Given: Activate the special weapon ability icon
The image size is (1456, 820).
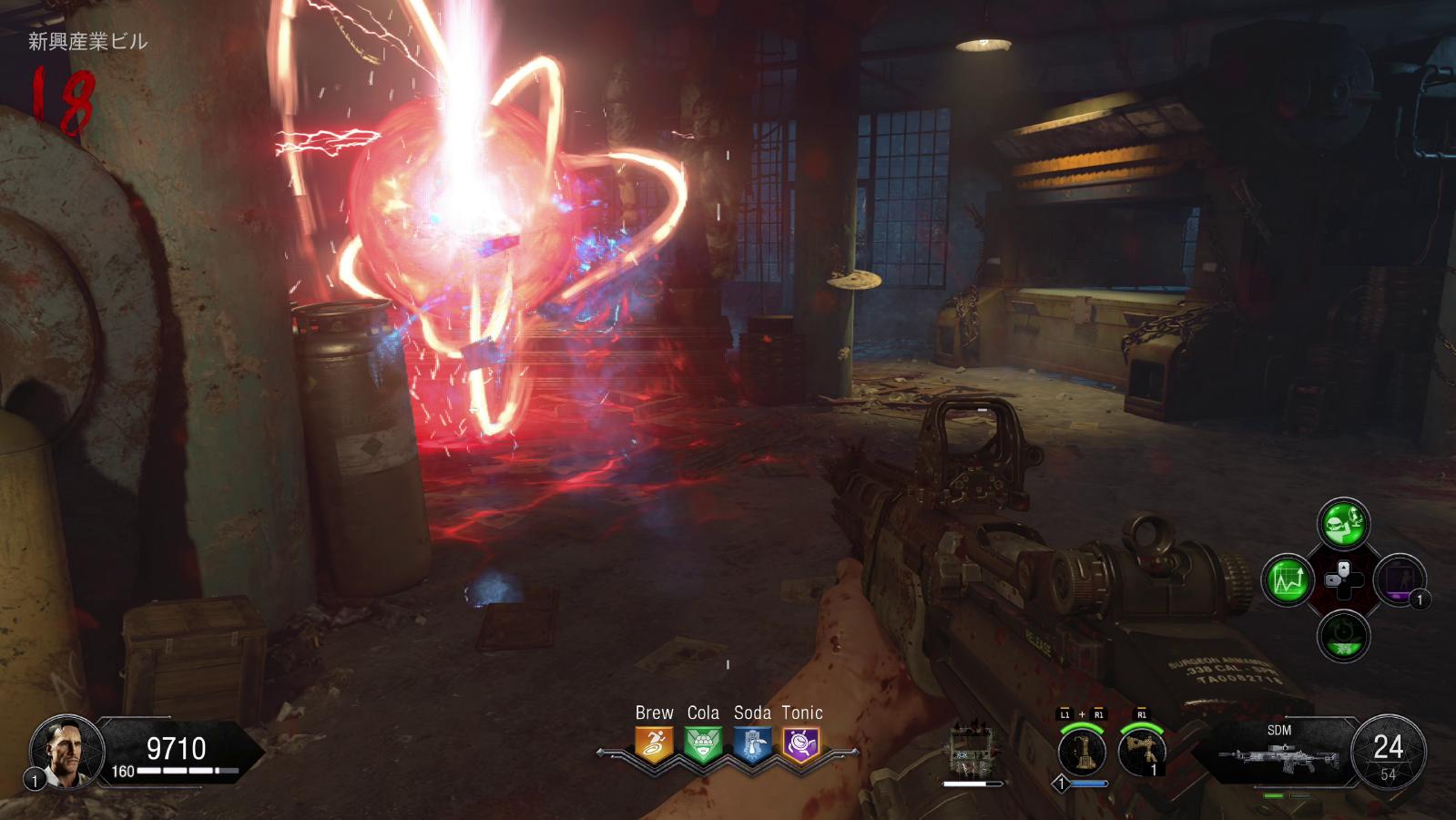Looking at the screenshot, I should point(1082,752).
